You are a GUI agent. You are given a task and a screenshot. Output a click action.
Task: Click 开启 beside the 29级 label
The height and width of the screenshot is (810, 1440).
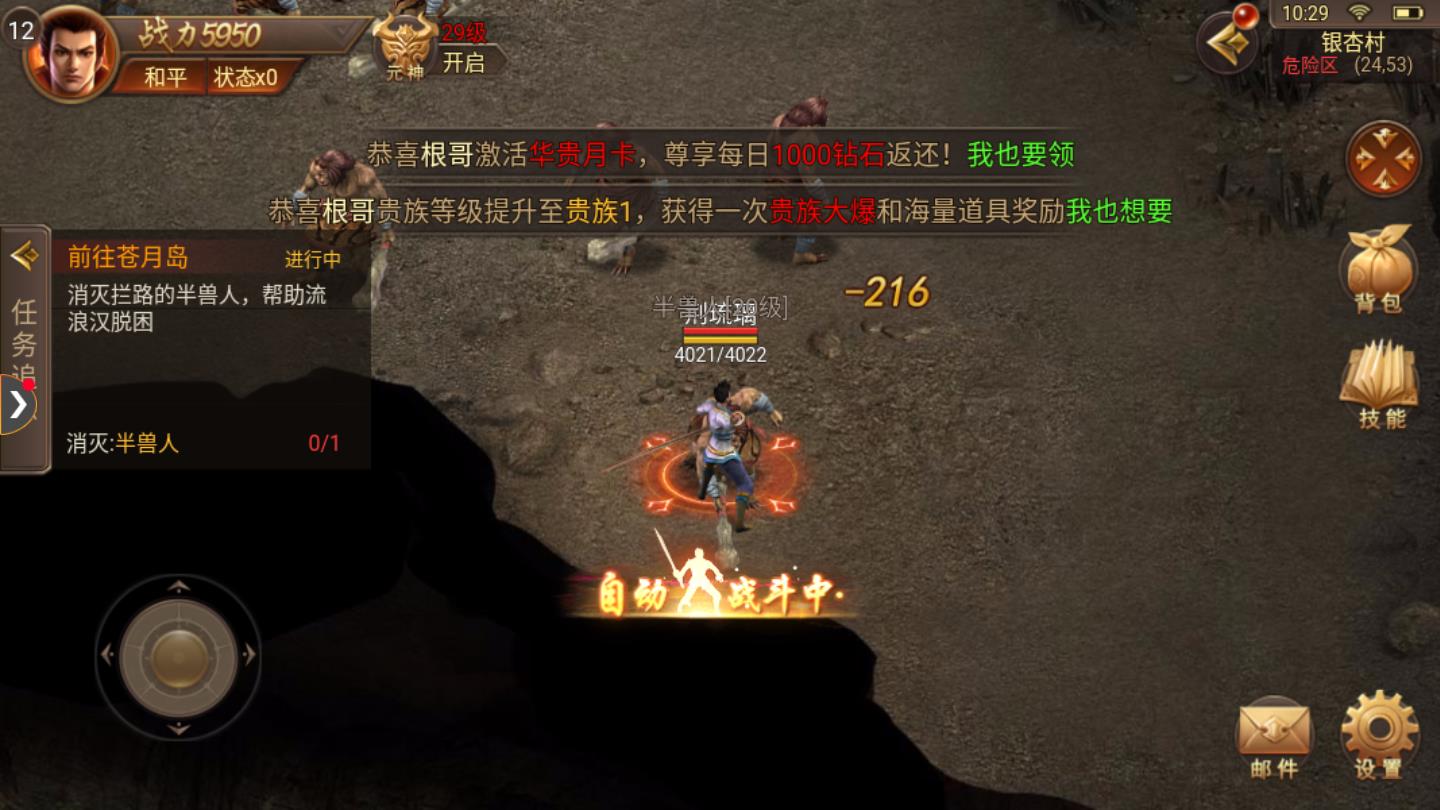462,60
